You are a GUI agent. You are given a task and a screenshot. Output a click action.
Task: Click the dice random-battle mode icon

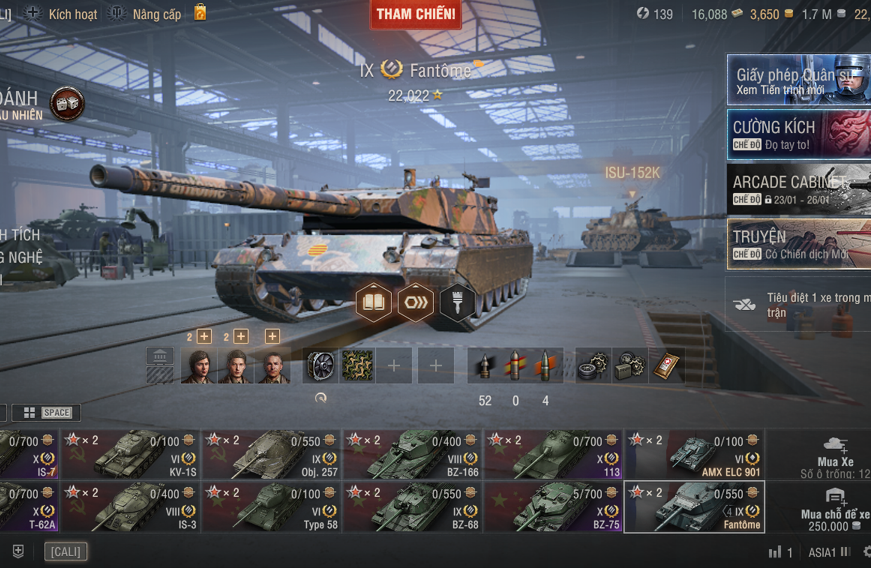click(x=67, y=103)
